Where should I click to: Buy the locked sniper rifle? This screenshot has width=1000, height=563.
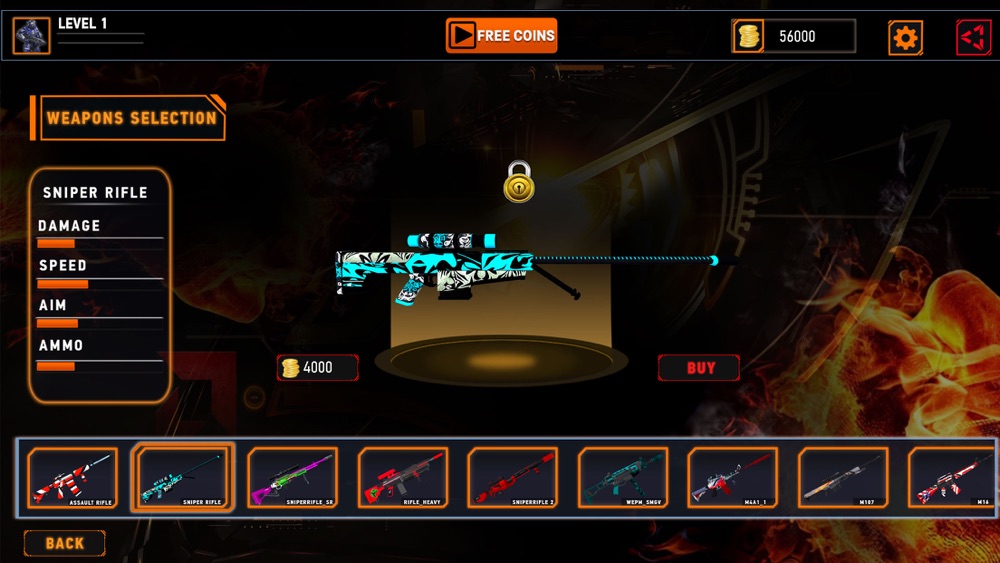tap(699, 368)
